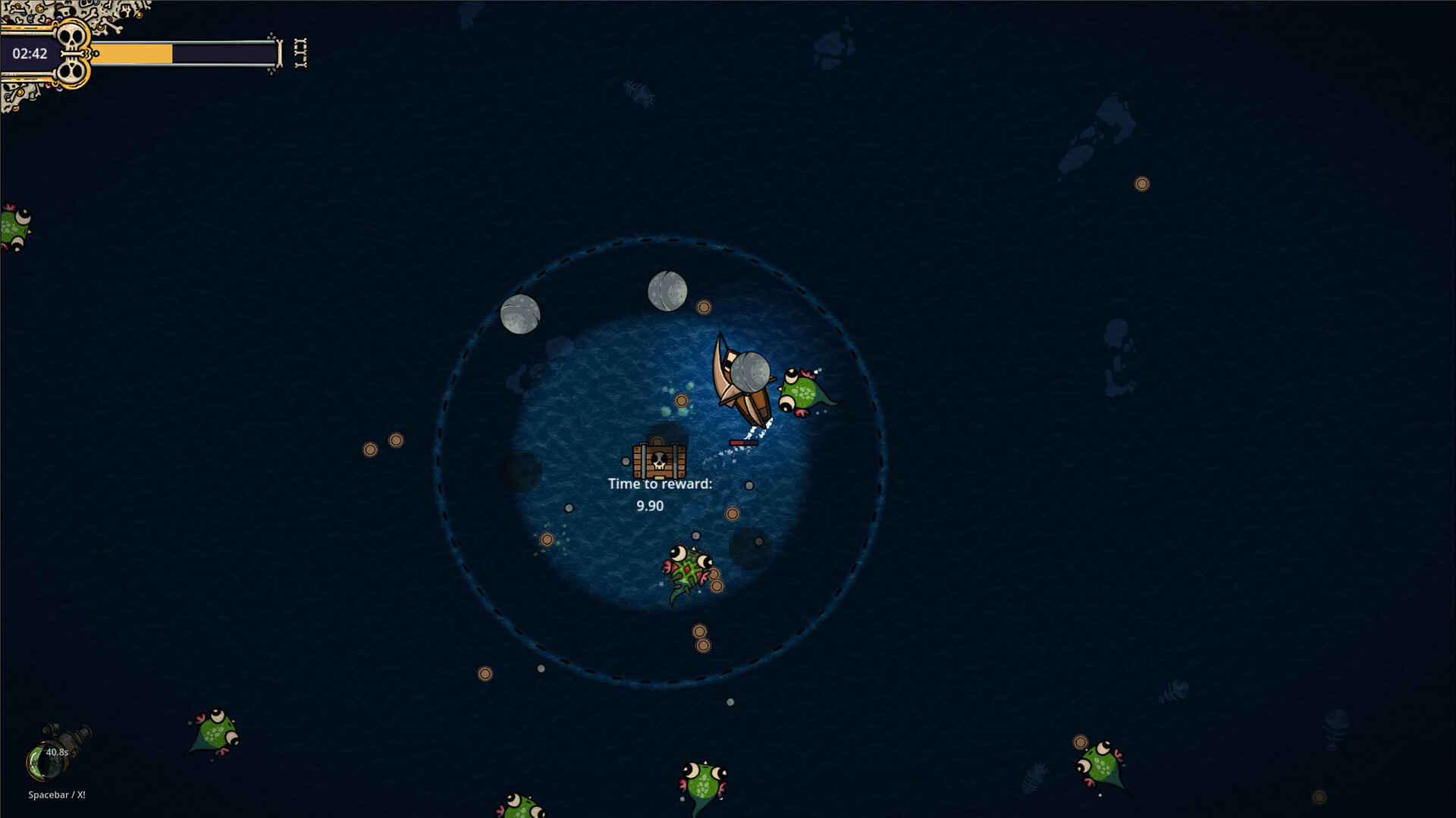This screenshot has width=1456, height=818.
Task: Click the 02:42 match timer display
Action: 30,54
